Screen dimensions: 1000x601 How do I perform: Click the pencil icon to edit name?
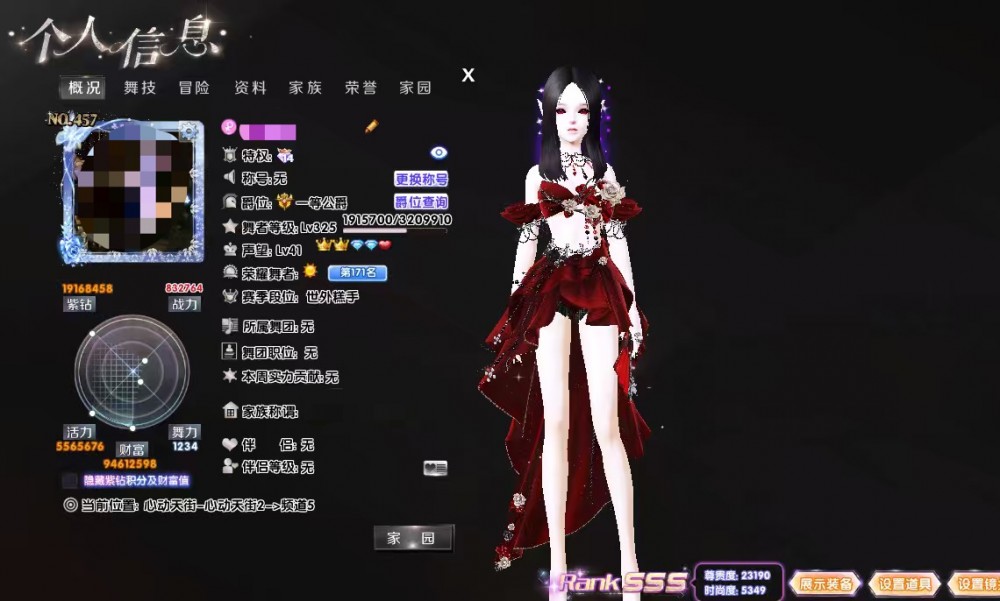pyautogui.click(x=372, y=127)
